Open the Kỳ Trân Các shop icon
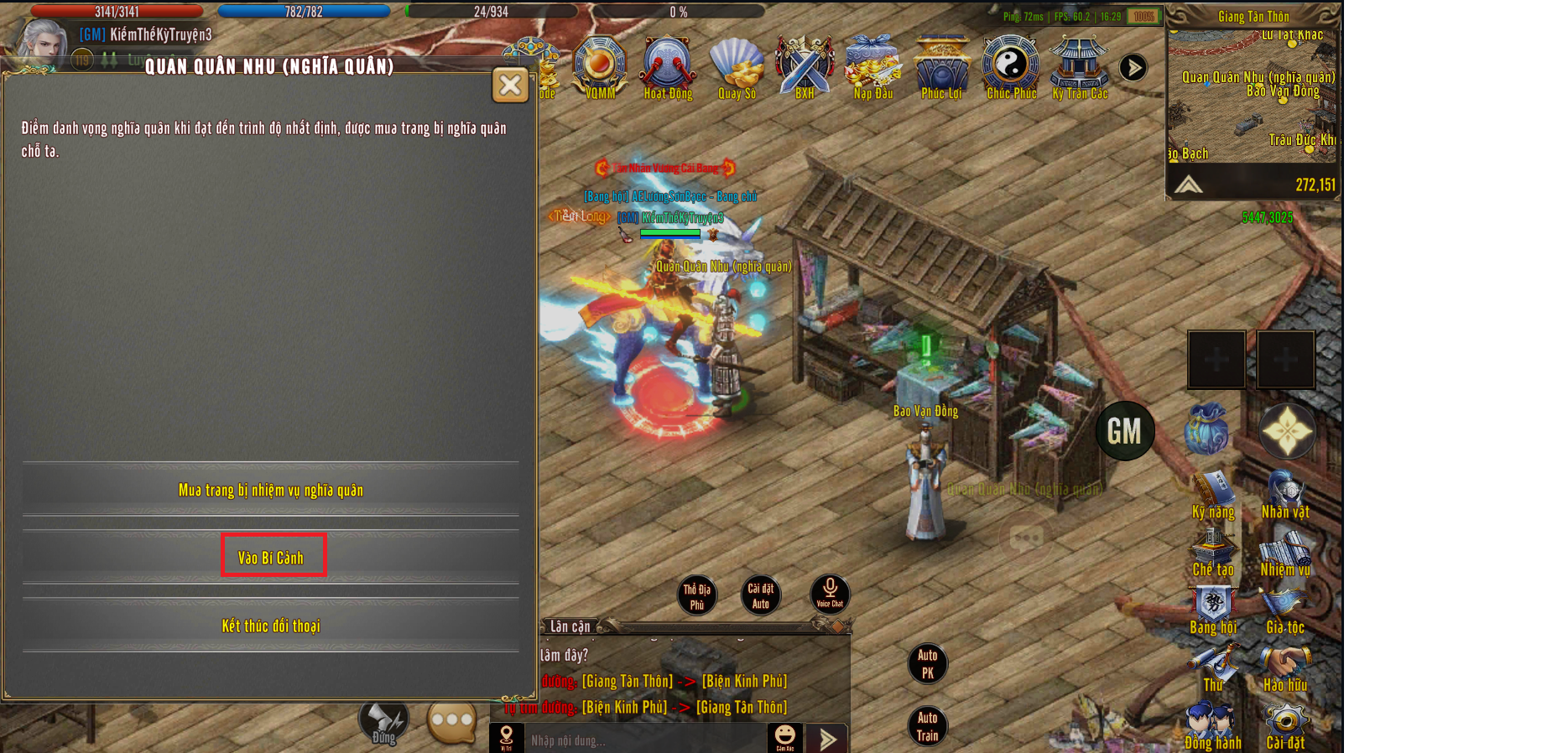 pos(1080,66)
